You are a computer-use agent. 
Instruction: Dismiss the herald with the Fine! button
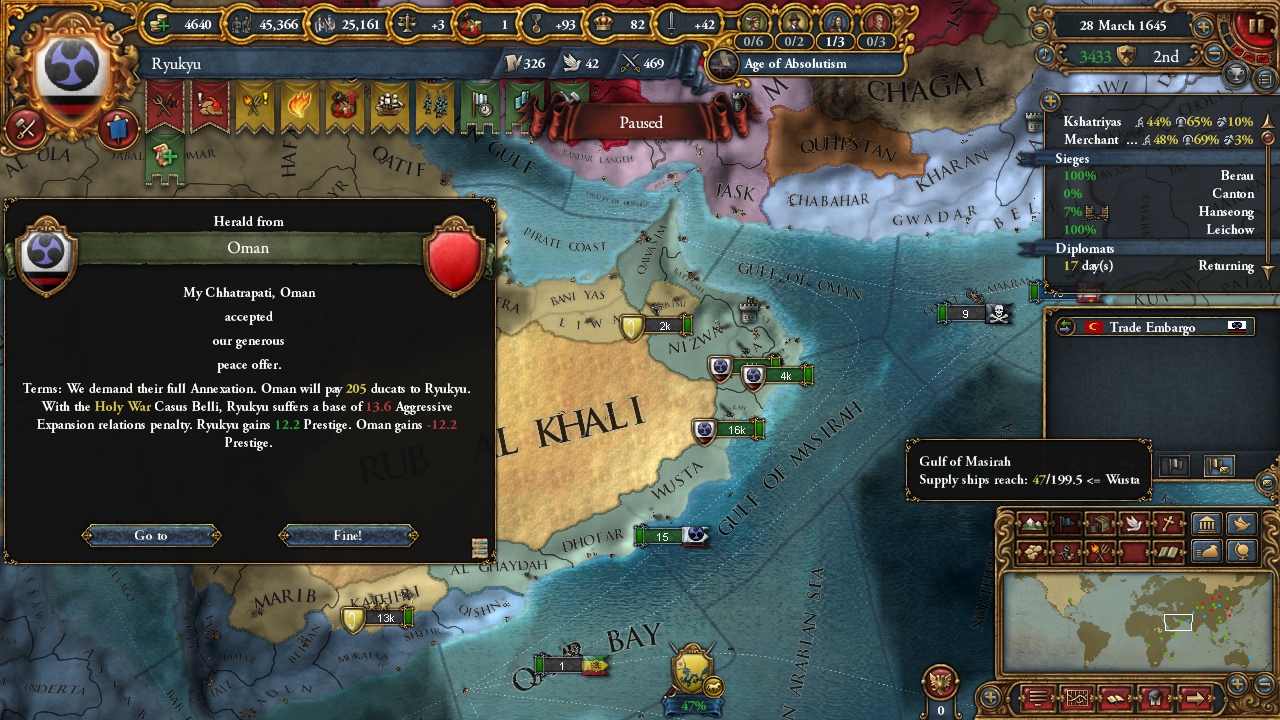pos(348,536)
